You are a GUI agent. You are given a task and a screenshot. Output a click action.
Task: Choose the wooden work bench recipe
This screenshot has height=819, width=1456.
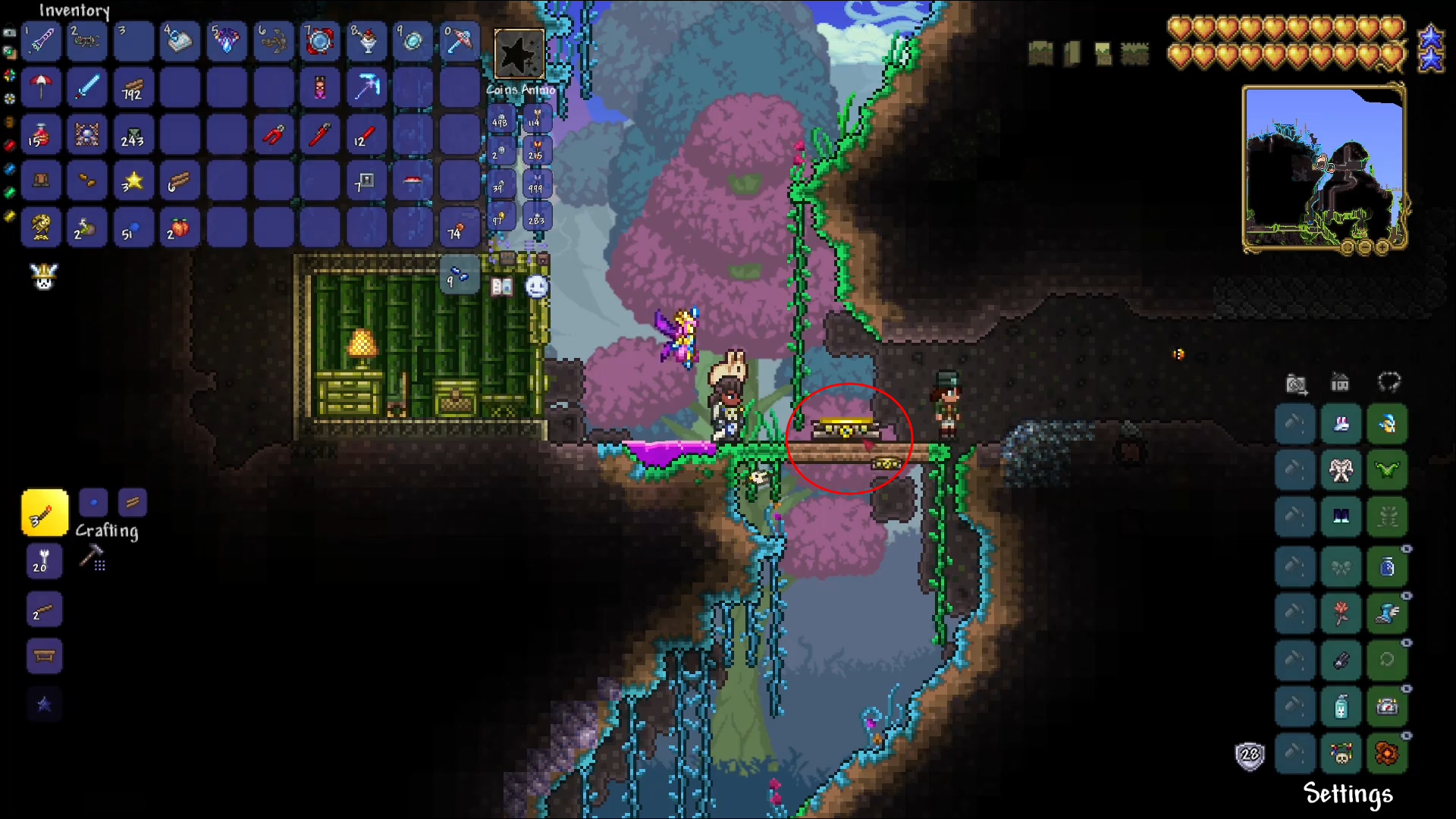(44, 657)
